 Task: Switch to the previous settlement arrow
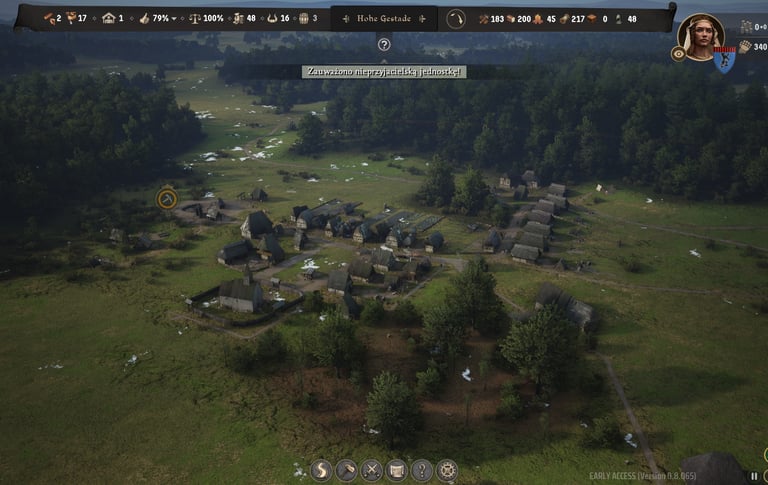(345, 18)
